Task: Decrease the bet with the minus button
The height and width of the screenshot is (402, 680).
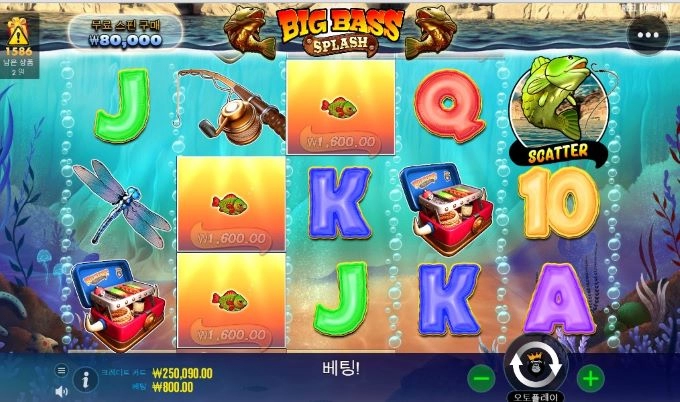Action: (x=481, y=378)
